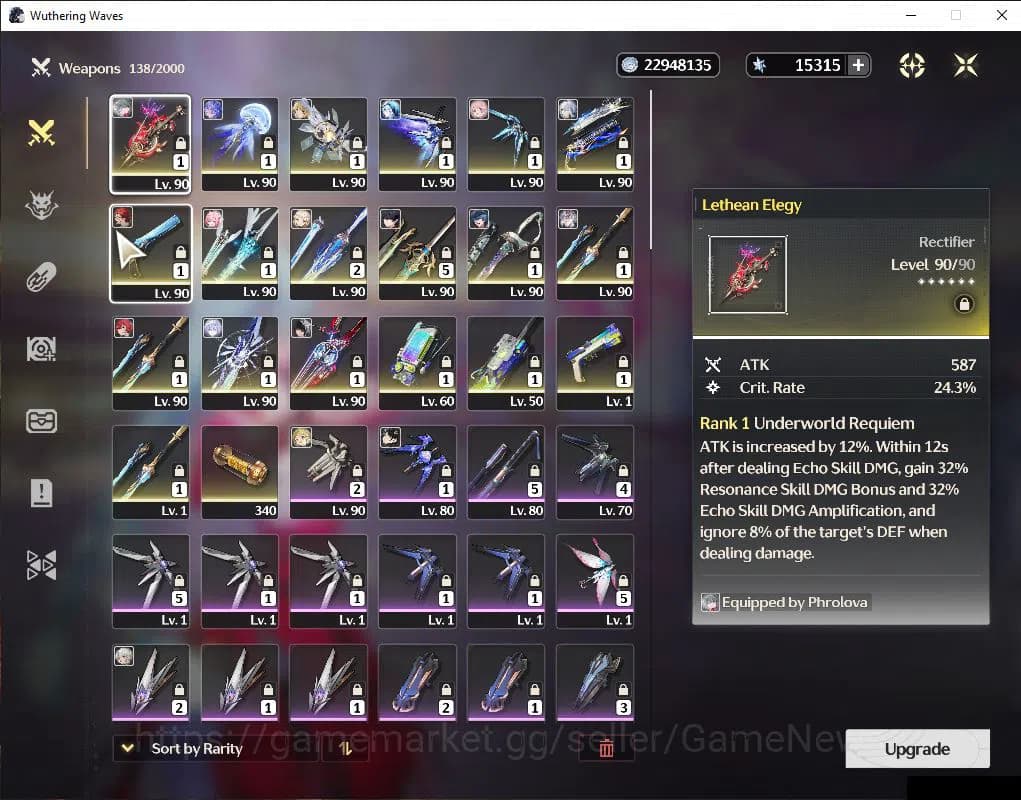Viewport: 1021px width, 800px height.
Task: Click the red trash can icon
Action: [606, 748]
